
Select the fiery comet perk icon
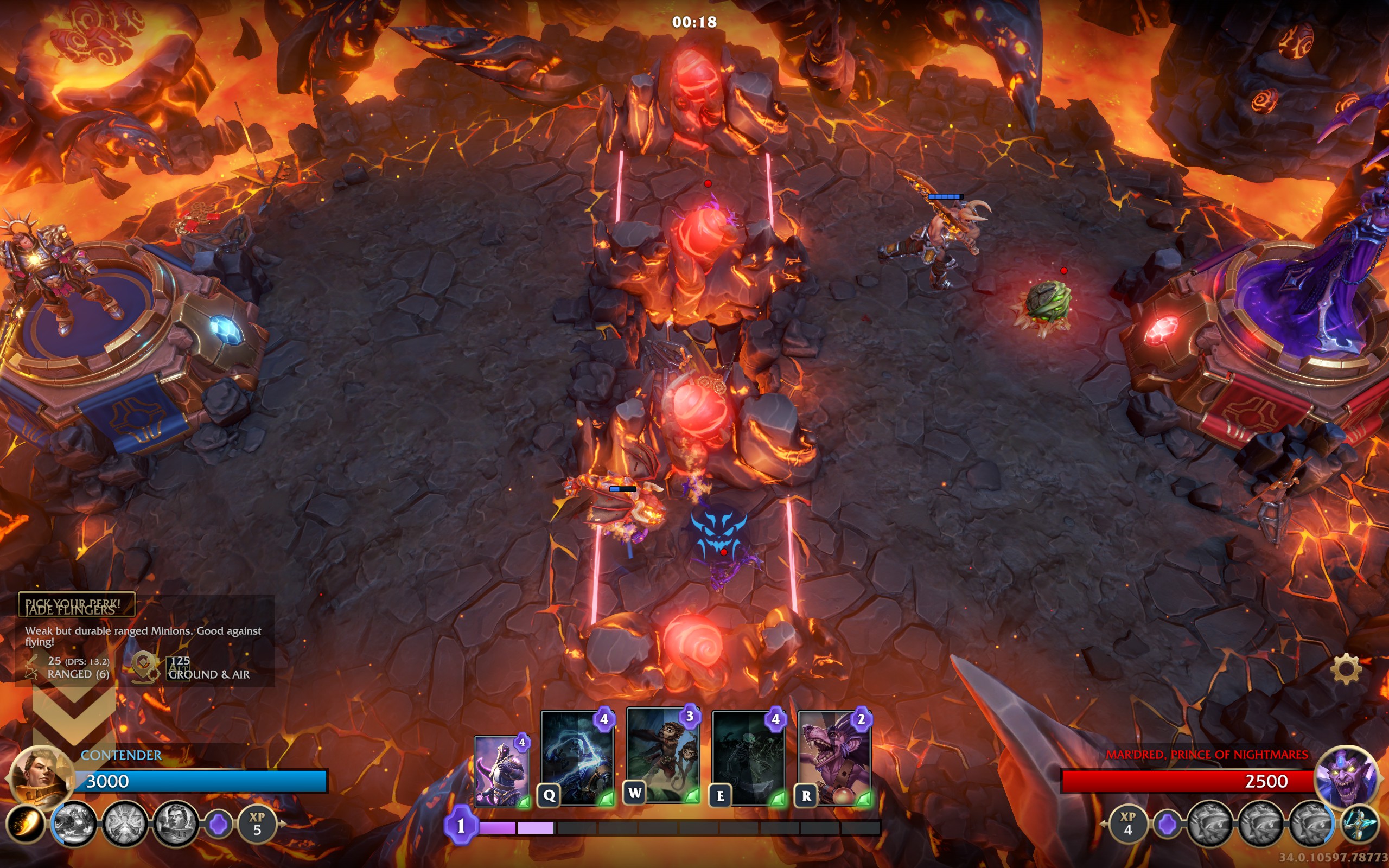pos(24,825)
